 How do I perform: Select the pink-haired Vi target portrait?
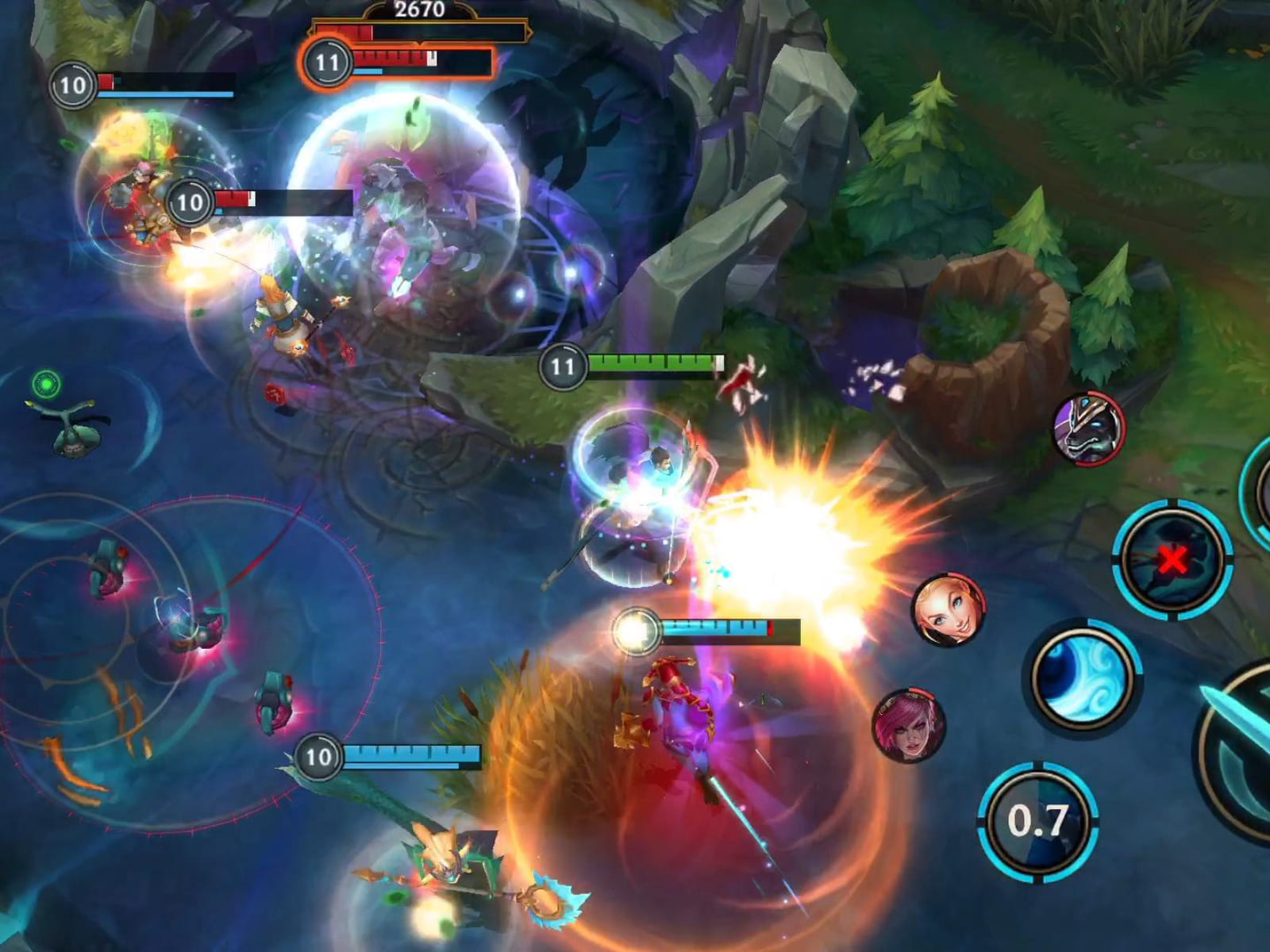coord(910,725)
